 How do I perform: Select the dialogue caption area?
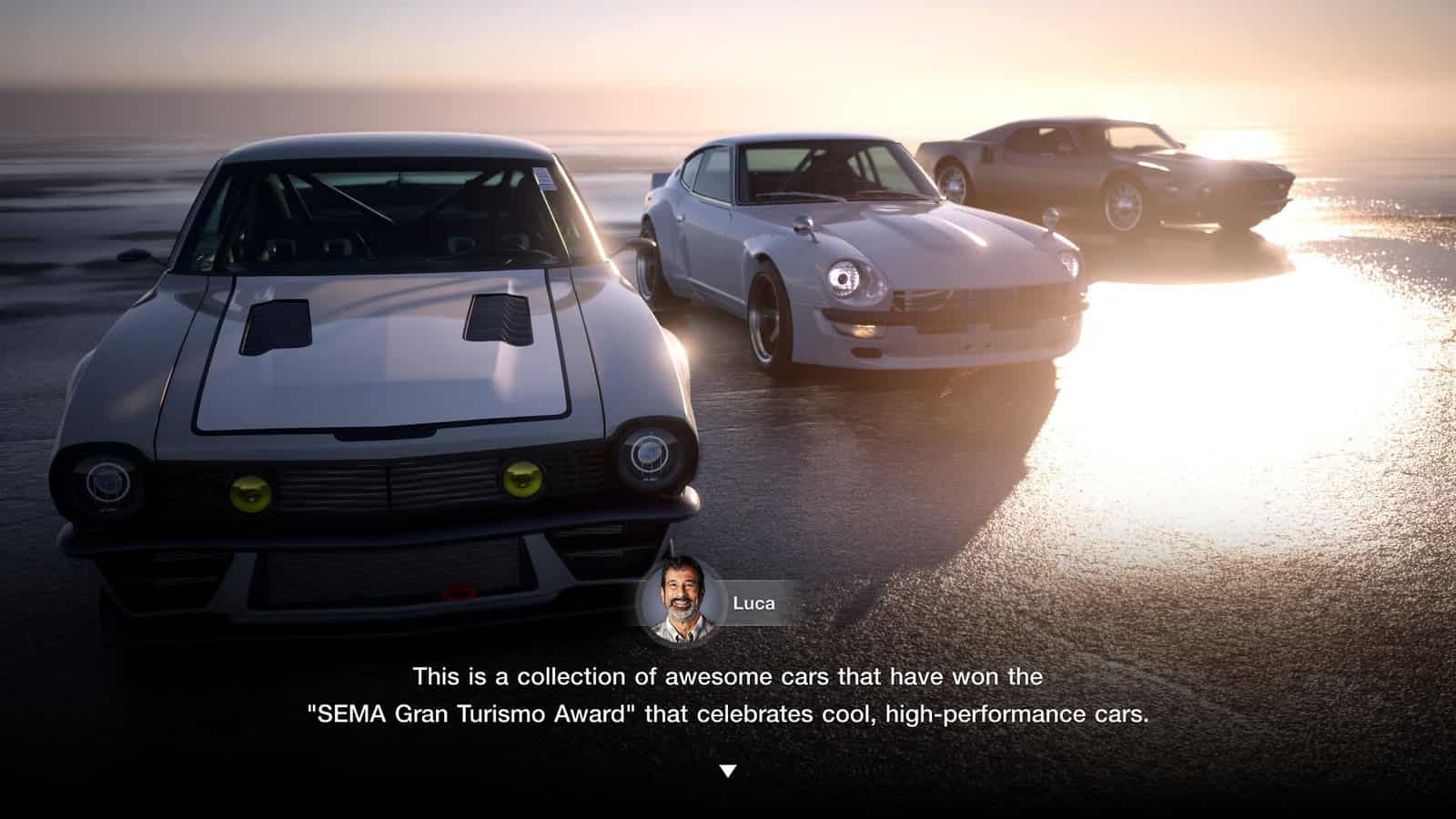728,697
